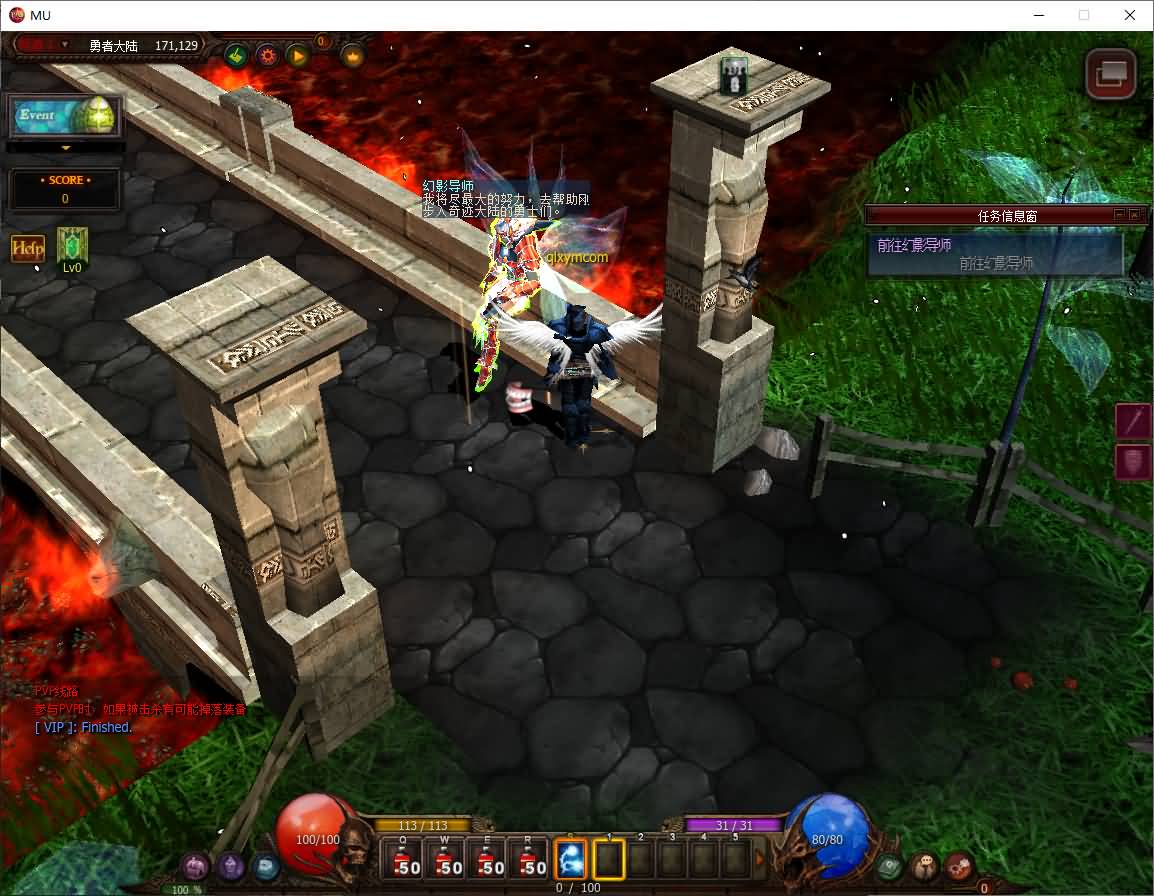1154x896 pixels.
Task: Expand the arrow below the Event banner
Action: point(66,148)
